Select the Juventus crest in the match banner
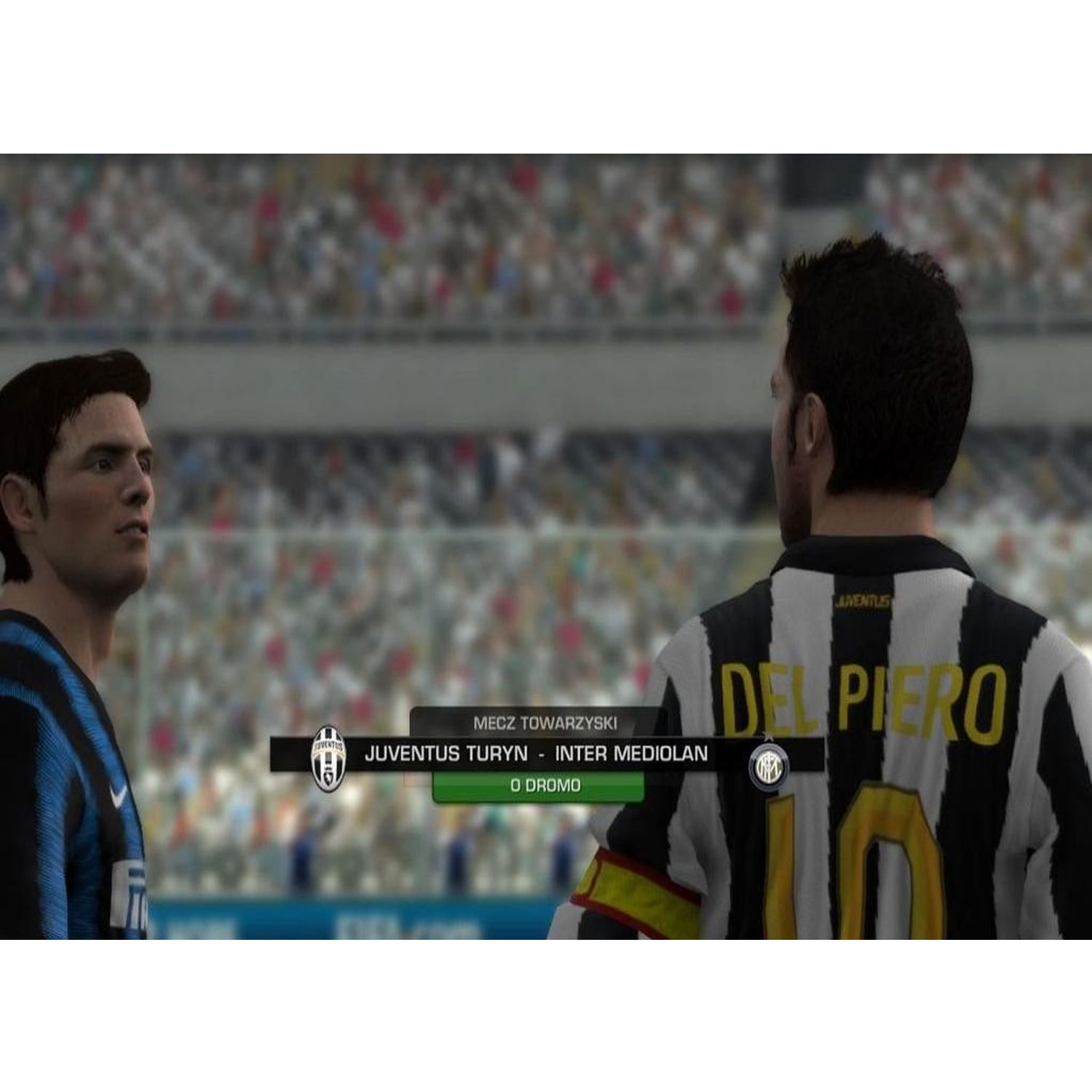This screenshot has width=1092, height=1092. [328, 757]
